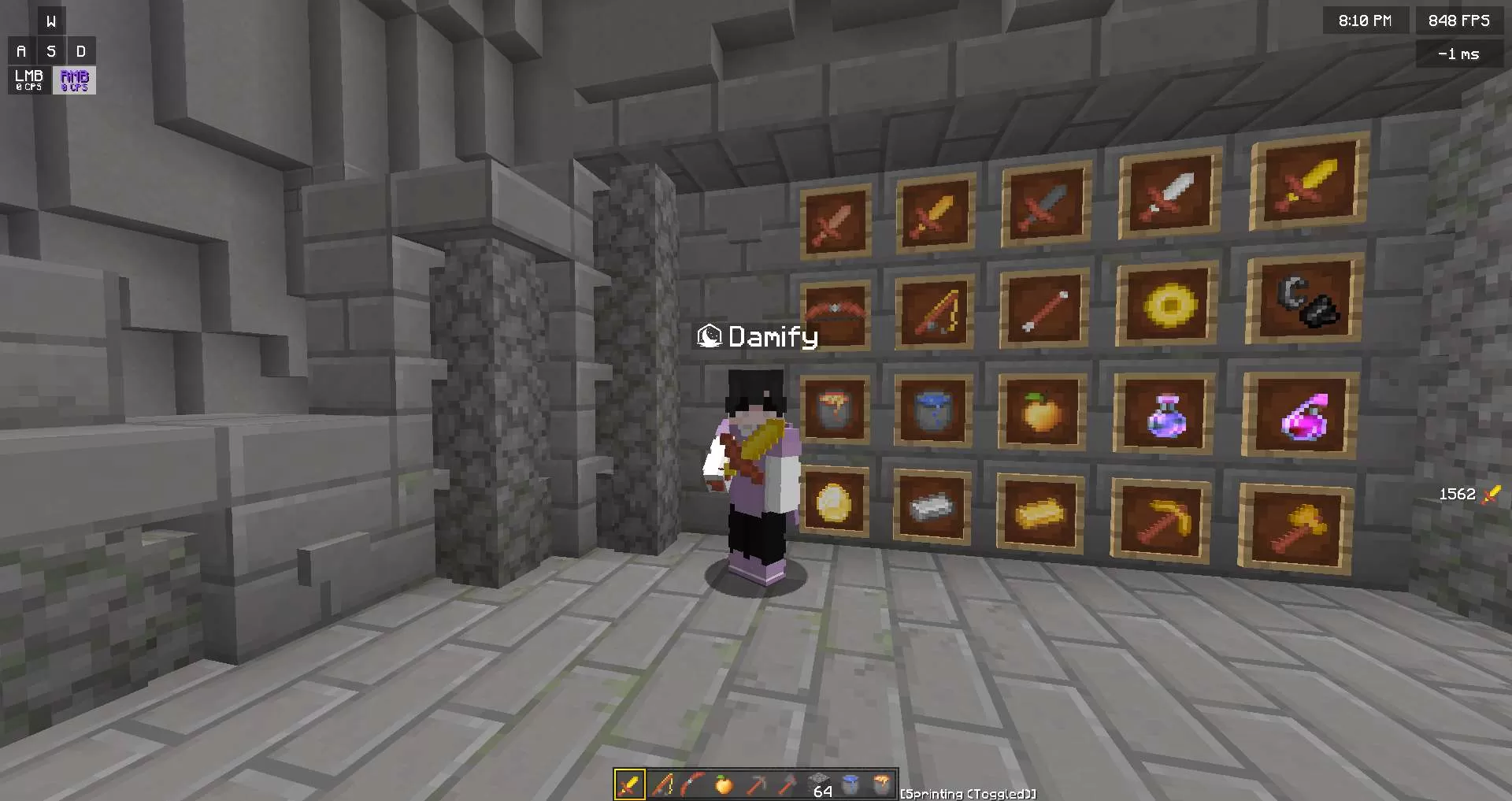The height and width of the screenshot is (801, 1512).
Task: Click the 8:10 PM clock display
Action: 1366,20
